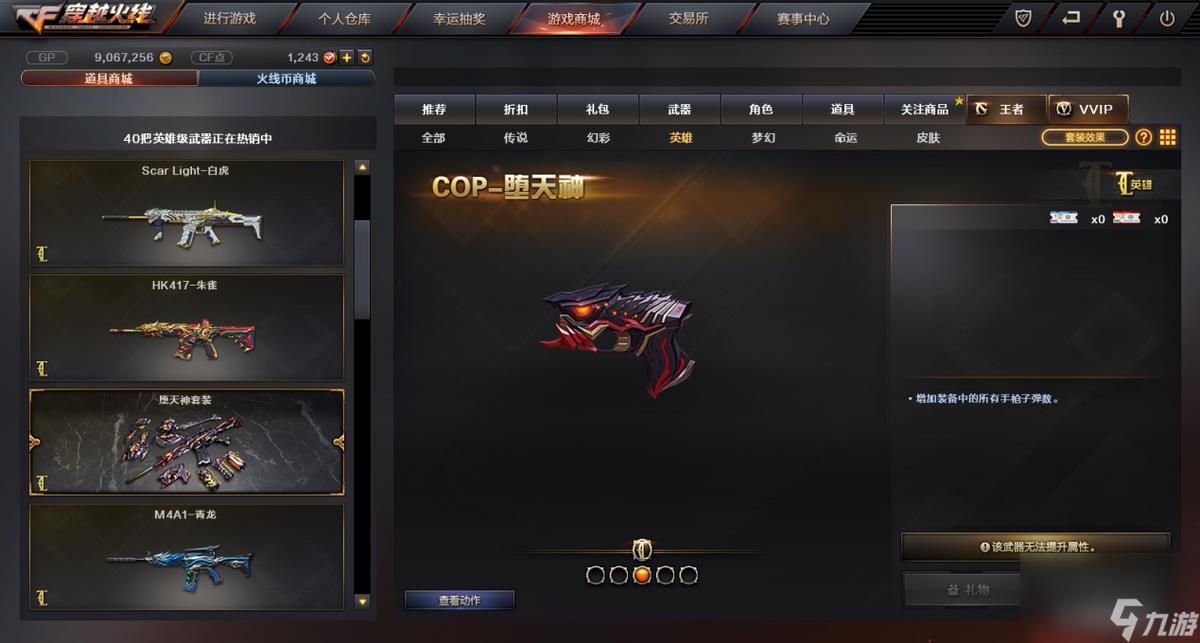Filter by 传说 legendary tier

click(516, 138)
